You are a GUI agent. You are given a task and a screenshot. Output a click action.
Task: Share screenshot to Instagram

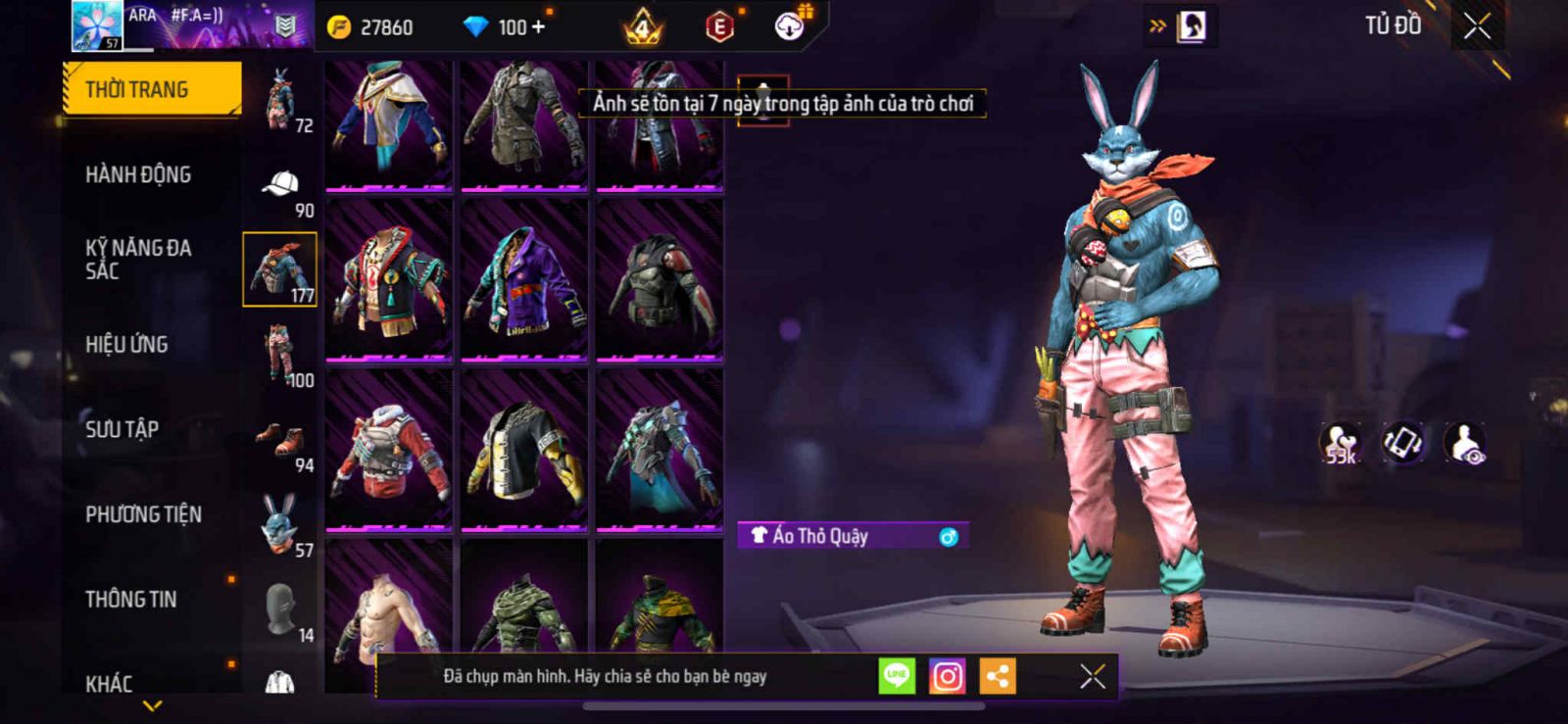point(947,676)
